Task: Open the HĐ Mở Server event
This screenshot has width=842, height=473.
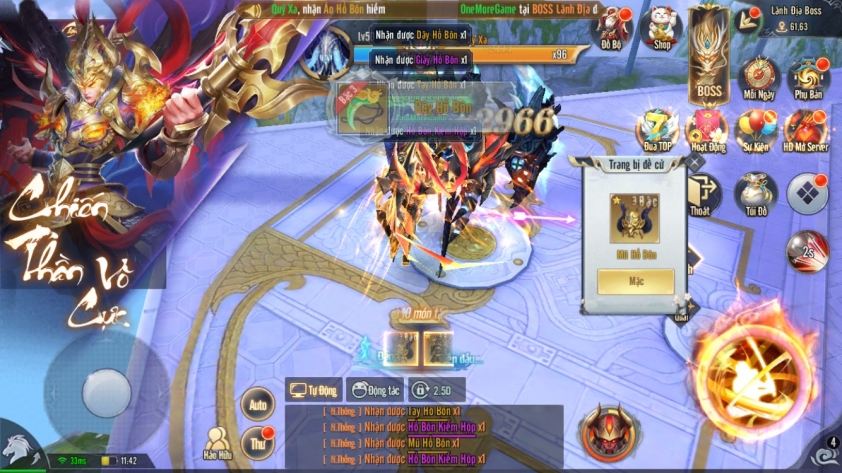Action: (806, 130)
